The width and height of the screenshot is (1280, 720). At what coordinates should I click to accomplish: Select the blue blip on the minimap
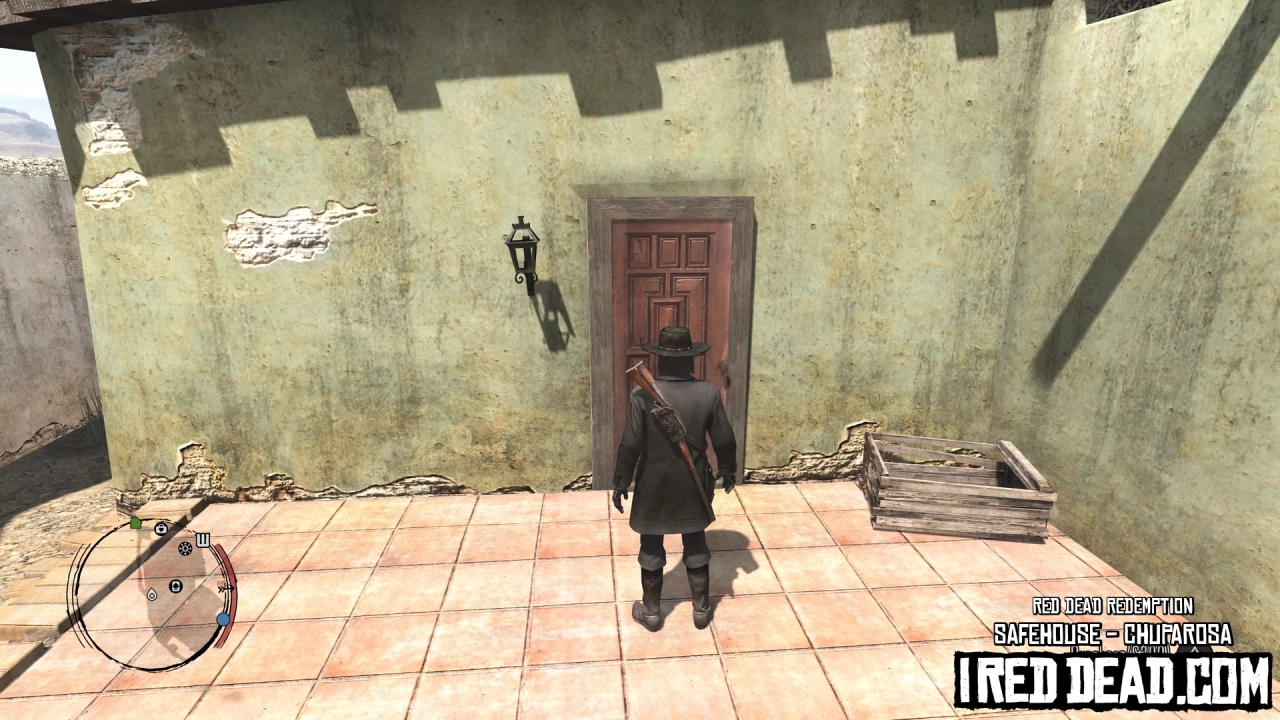224,620
